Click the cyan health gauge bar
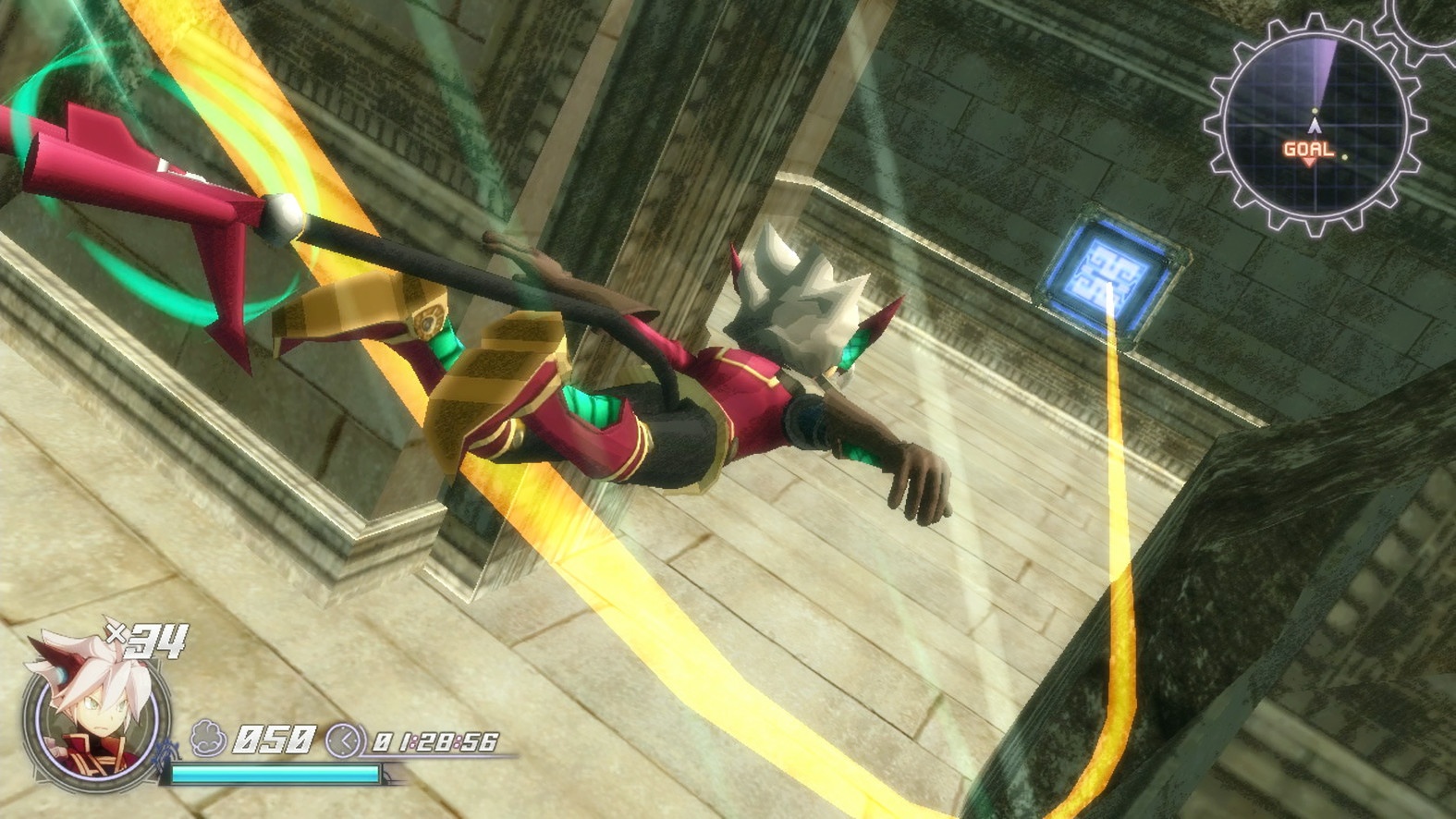Screen dimensions: 1456x819 [275, 774]
